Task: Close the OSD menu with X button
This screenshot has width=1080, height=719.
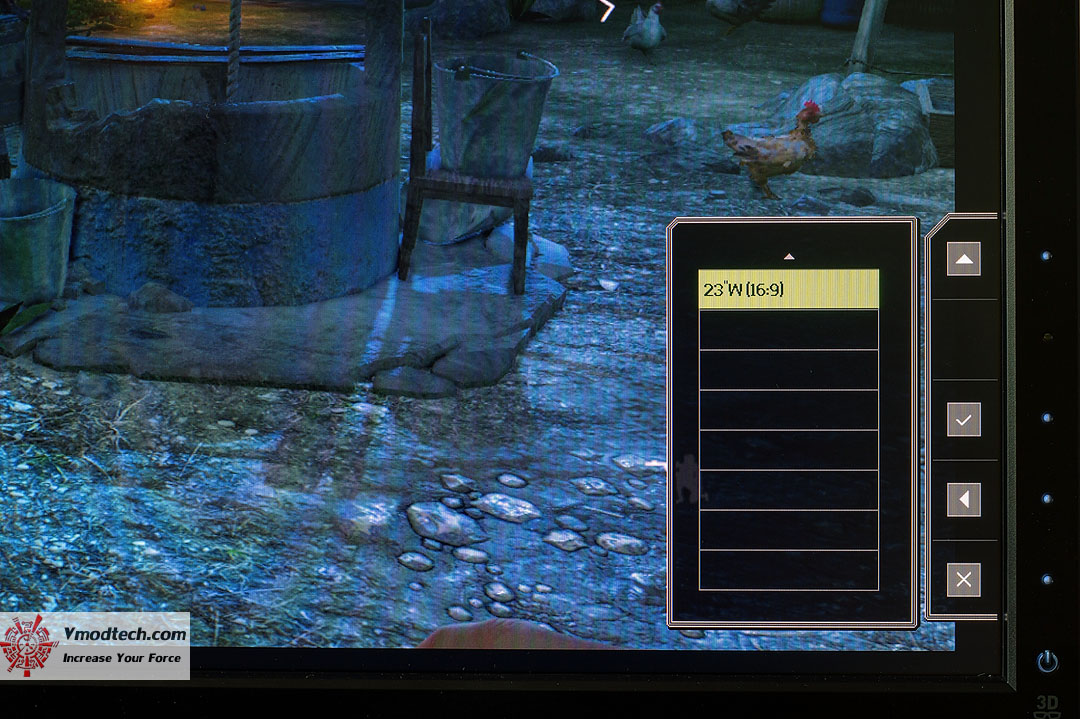Action: tap(963, 580)
